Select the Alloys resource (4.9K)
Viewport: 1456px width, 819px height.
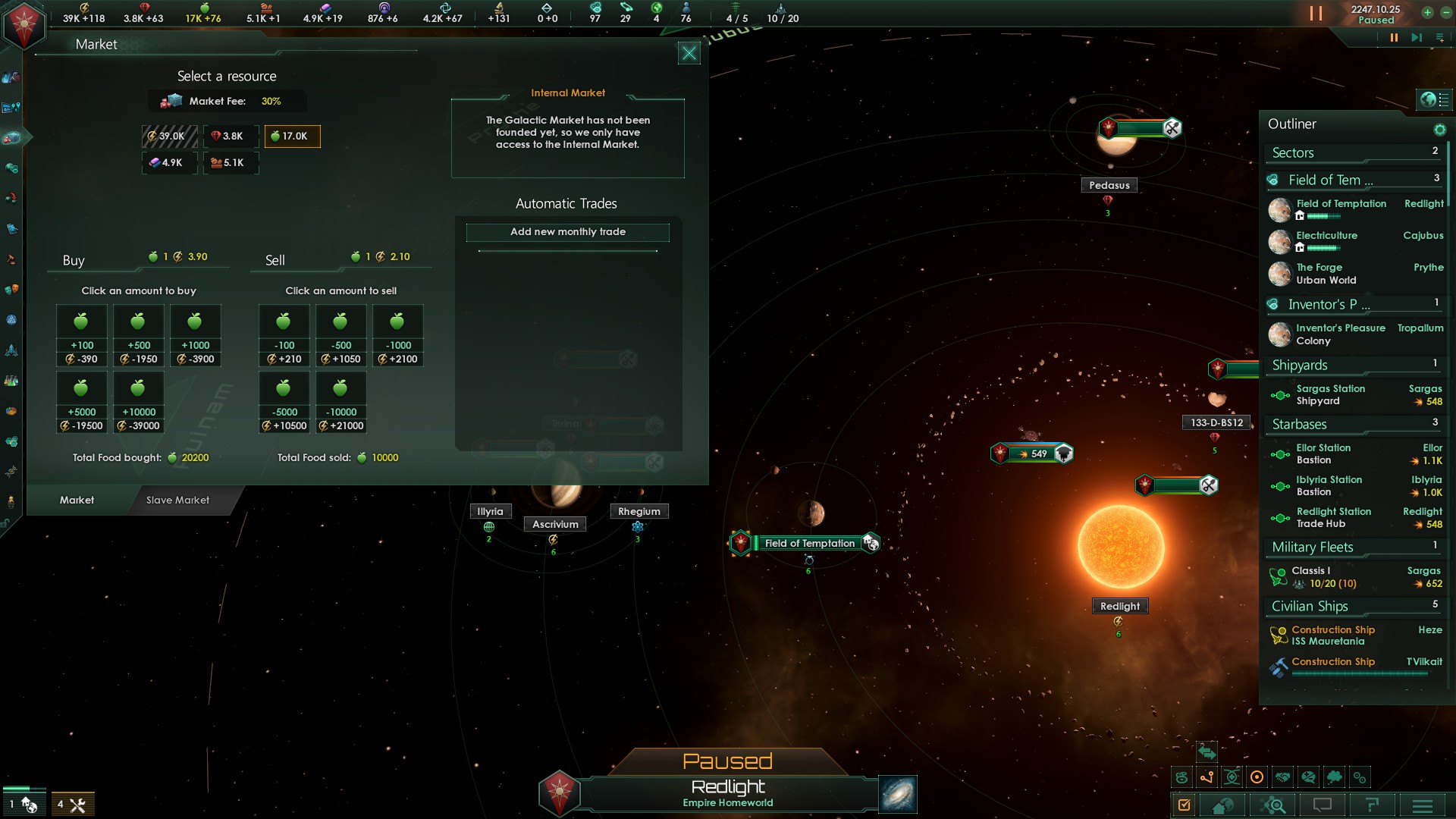click(169, 162)
